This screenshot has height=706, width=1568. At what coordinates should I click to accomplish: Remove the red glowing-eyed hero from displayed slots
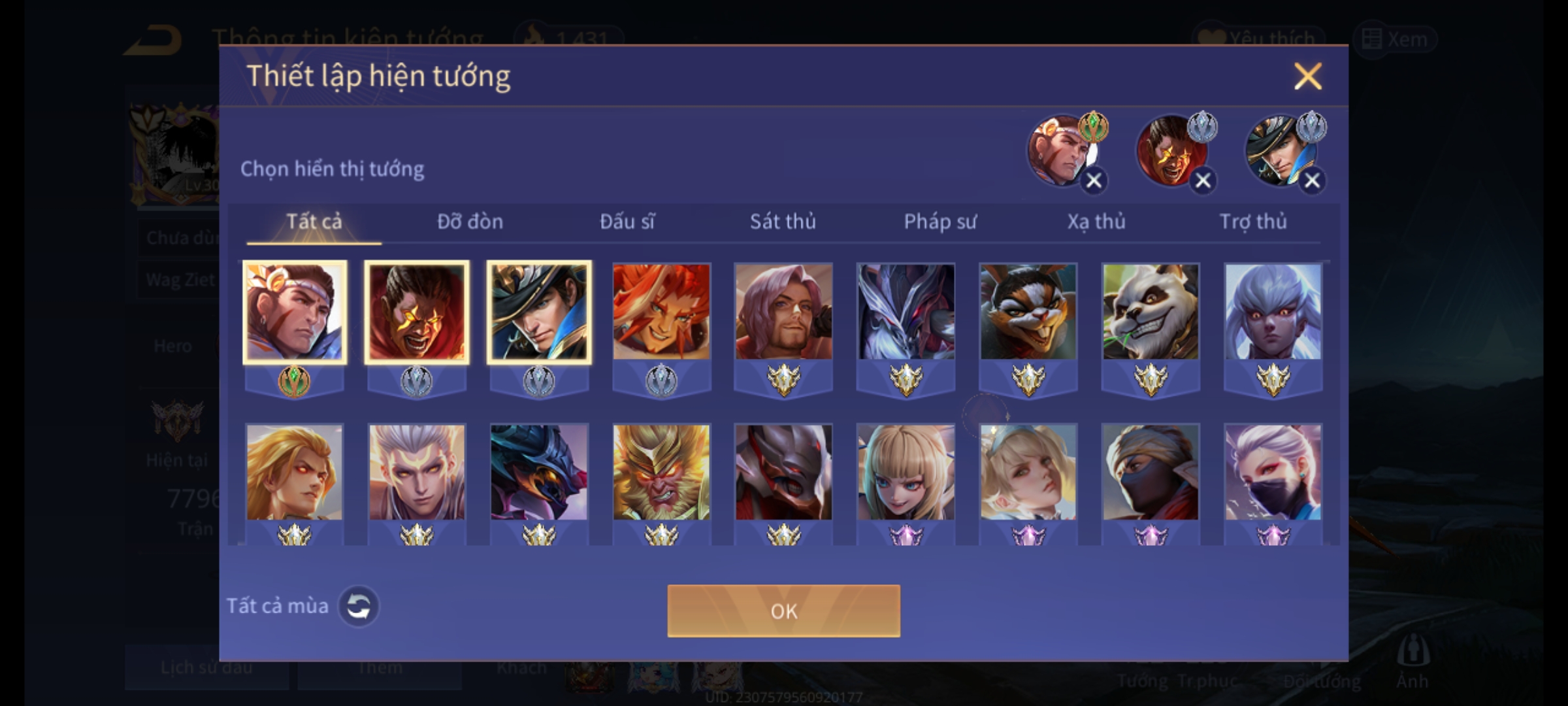tap(1202, 180)
